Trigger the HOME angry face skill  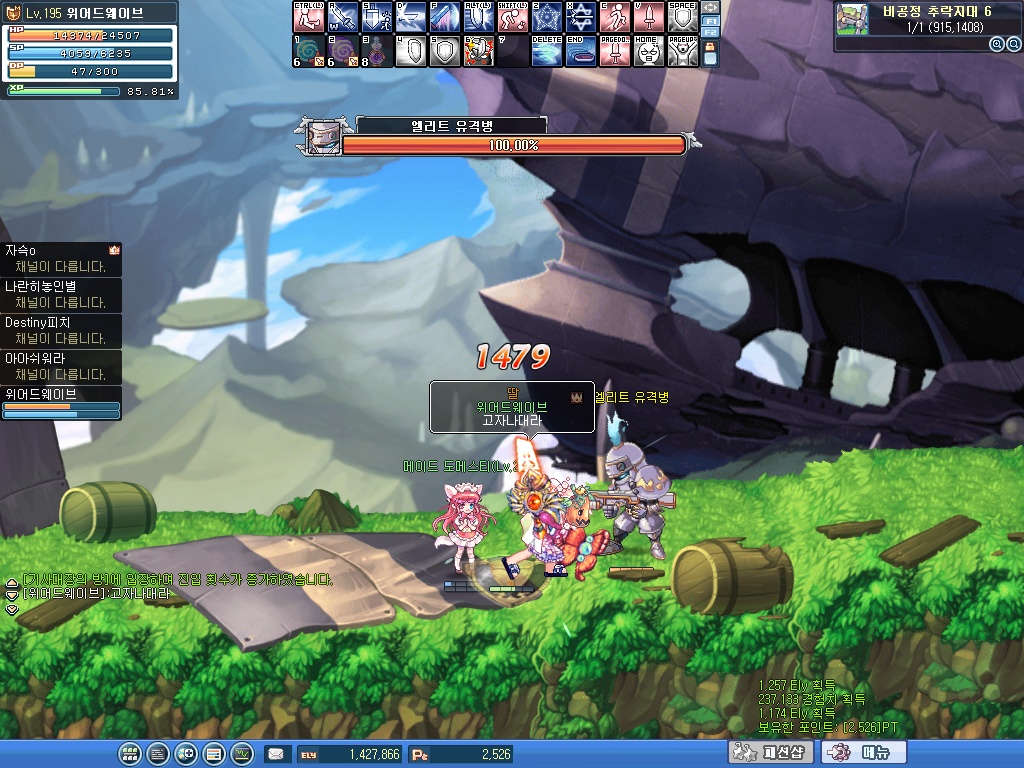click(x=648, y=51)
